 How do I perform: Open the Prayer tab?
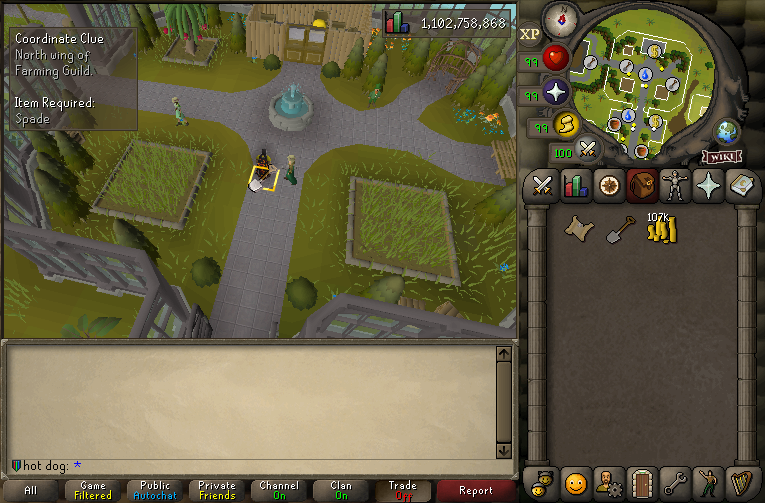click(x=708, y=186)
